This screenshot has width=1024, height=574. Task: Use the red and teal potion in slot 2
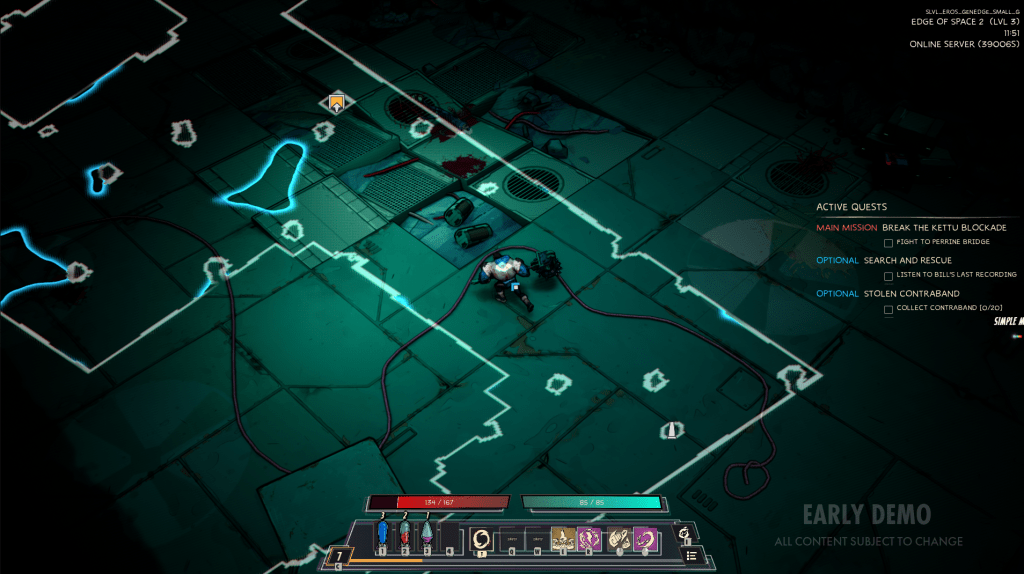point(405,536)
